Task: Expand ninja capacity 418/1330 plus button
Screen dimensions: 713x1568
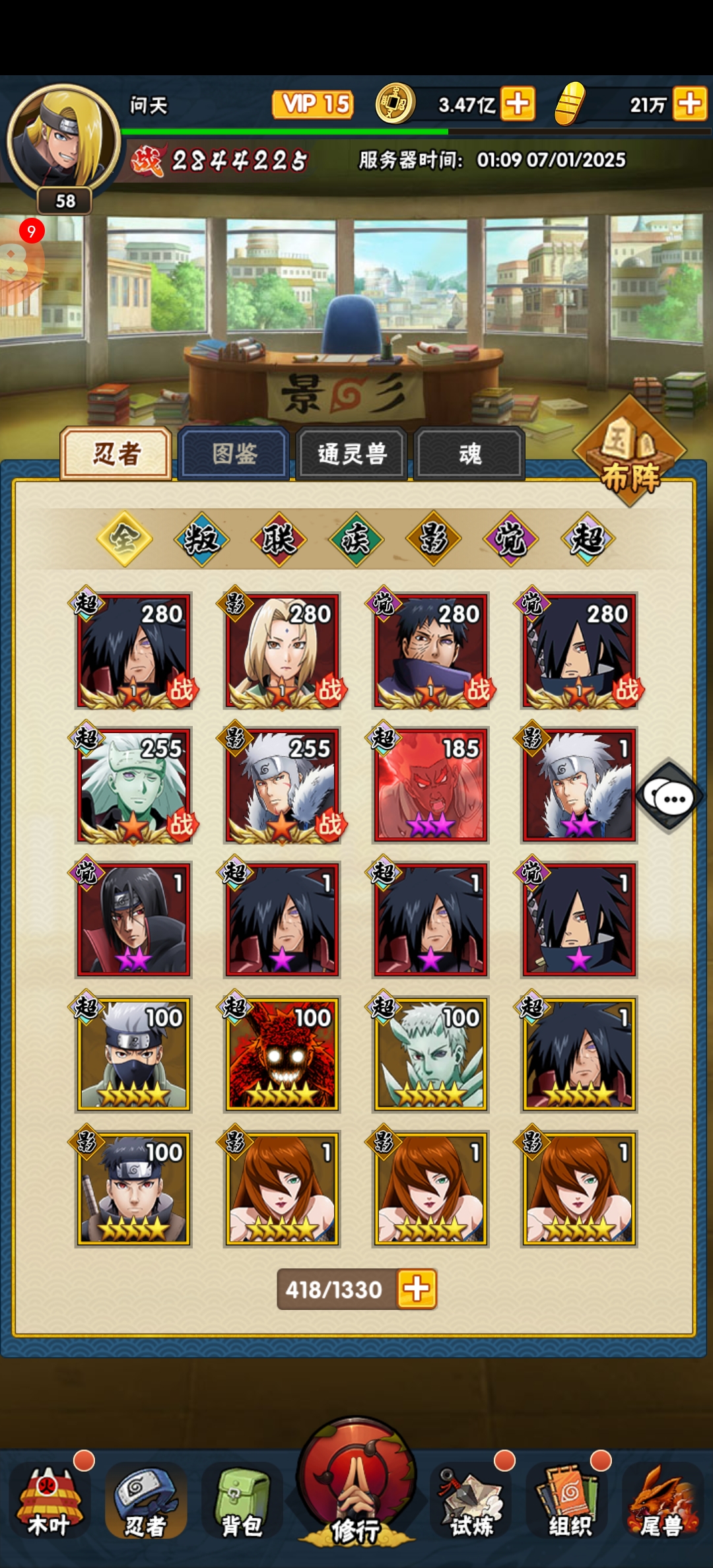Action: point(417,1289)
